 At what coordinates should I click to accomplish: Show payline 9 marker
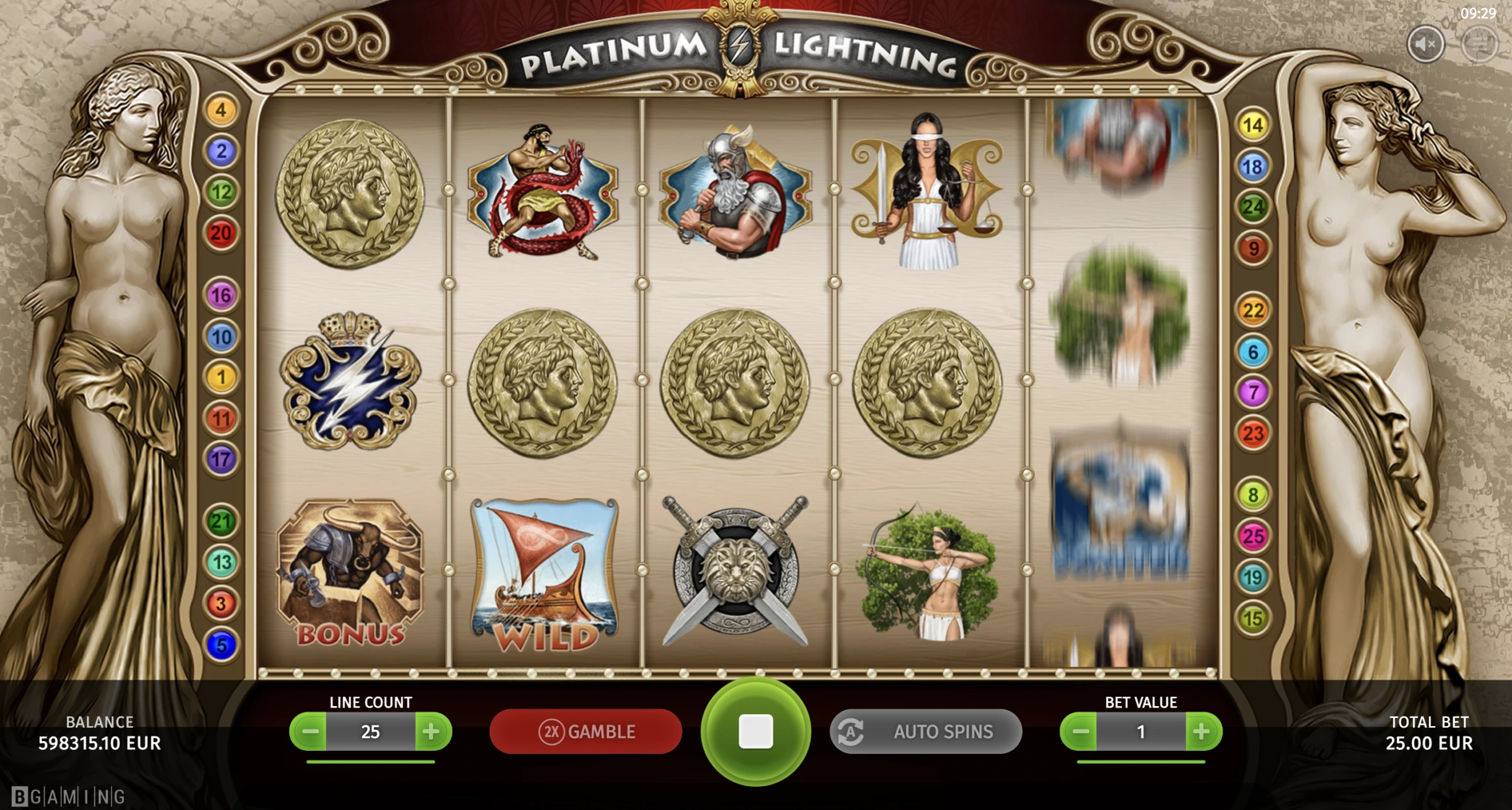[1253, 249]
